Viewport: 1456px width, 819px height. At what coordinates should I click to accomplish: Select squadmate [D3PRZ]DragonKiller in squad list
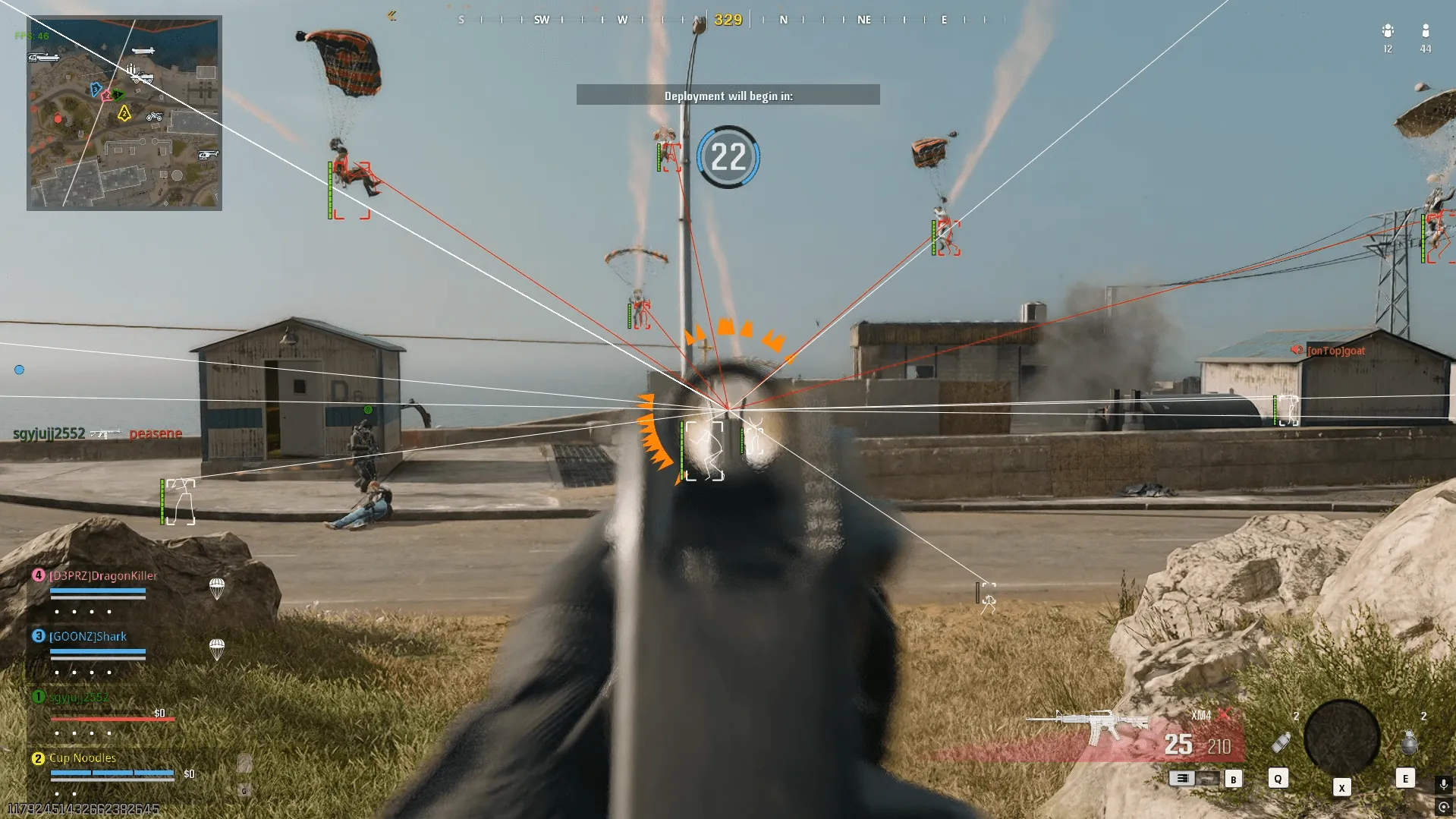(103, 576)
